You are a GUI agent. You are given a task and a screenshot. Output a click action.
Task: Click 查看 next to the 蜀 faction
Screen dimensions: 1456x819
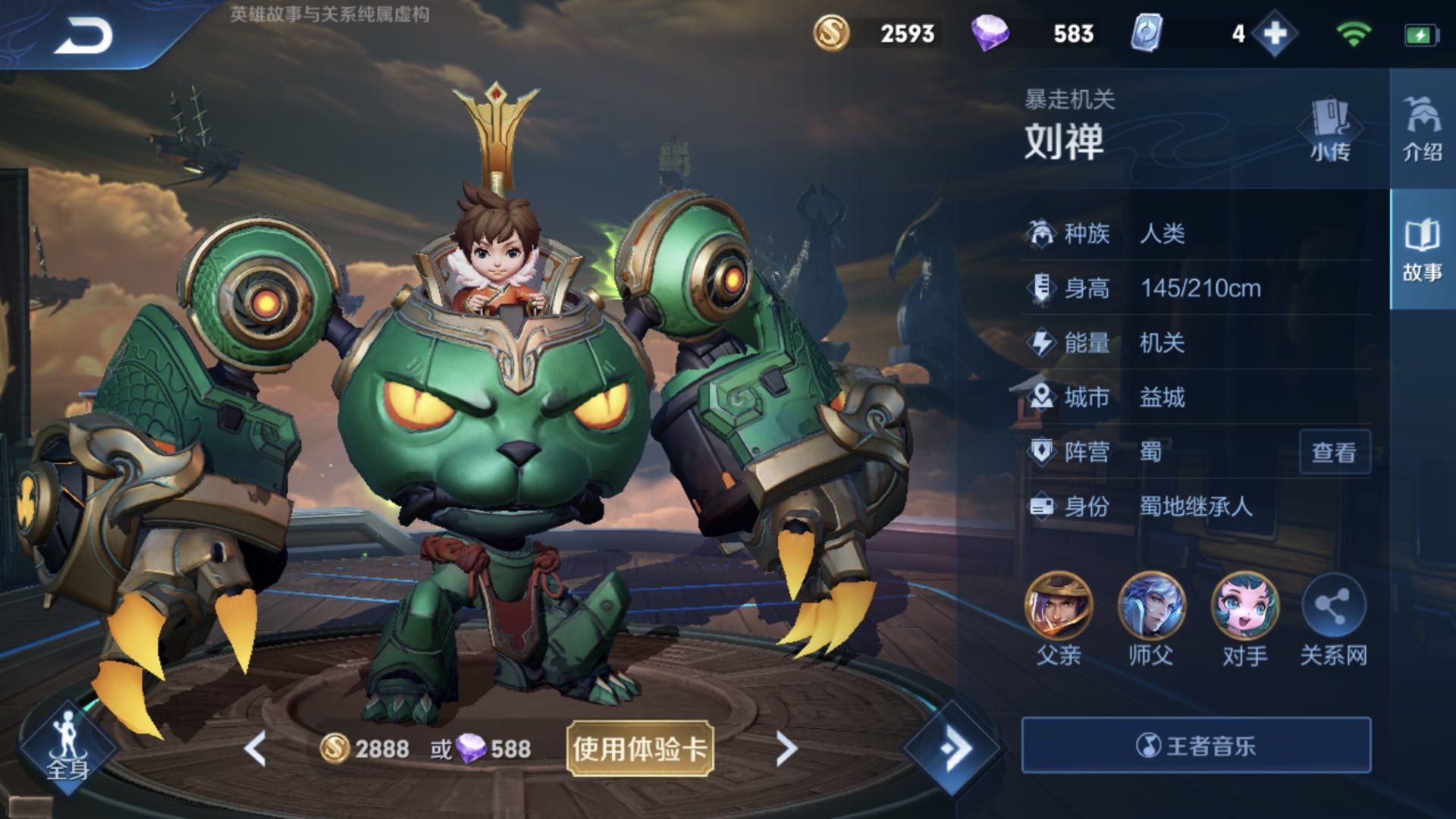[1334, 453]
